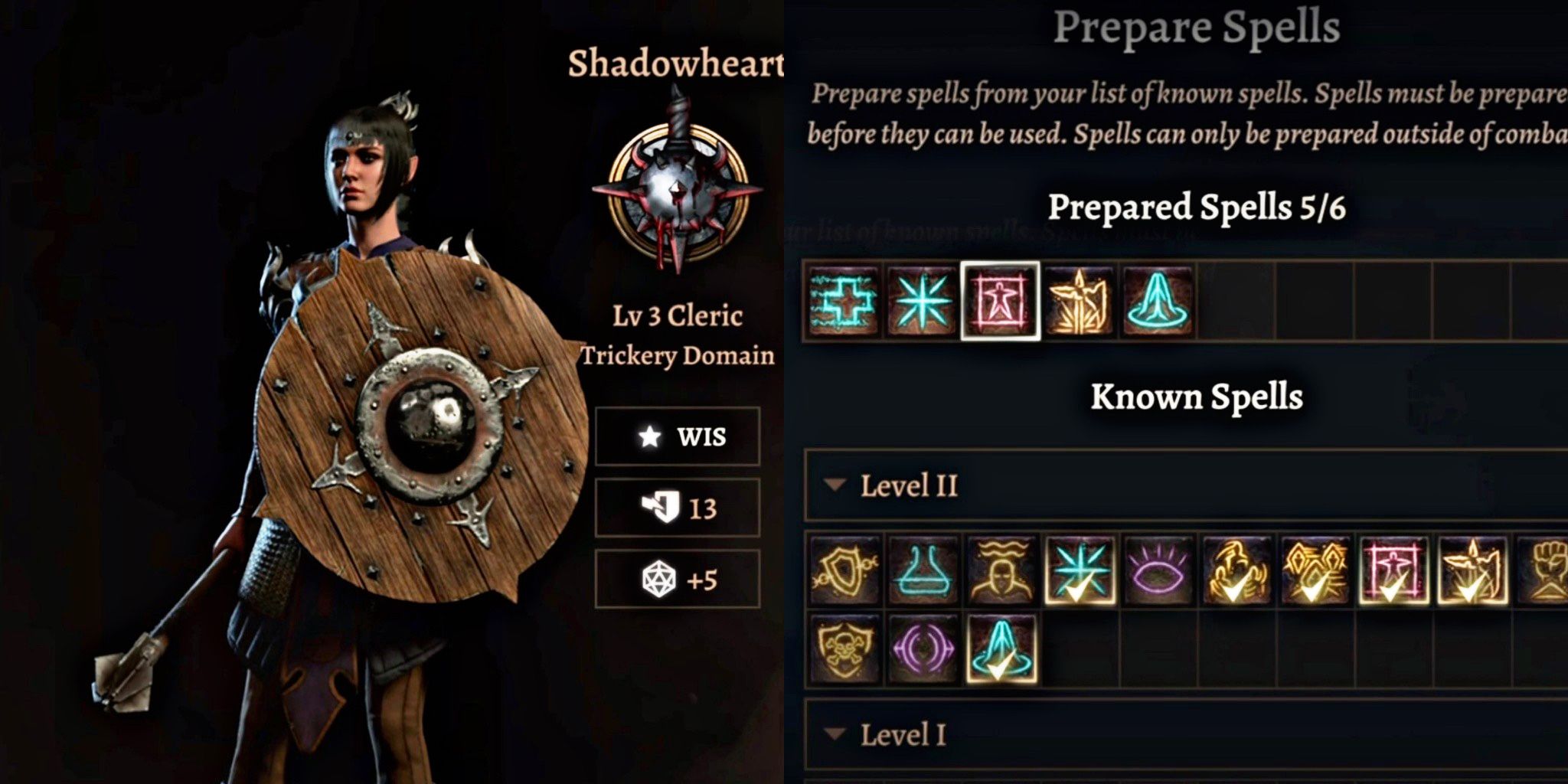Image resolution: width=1568 pixels, height=784 pixels.
Task: Select the purple concentric arcs spell
Action: 923,648
